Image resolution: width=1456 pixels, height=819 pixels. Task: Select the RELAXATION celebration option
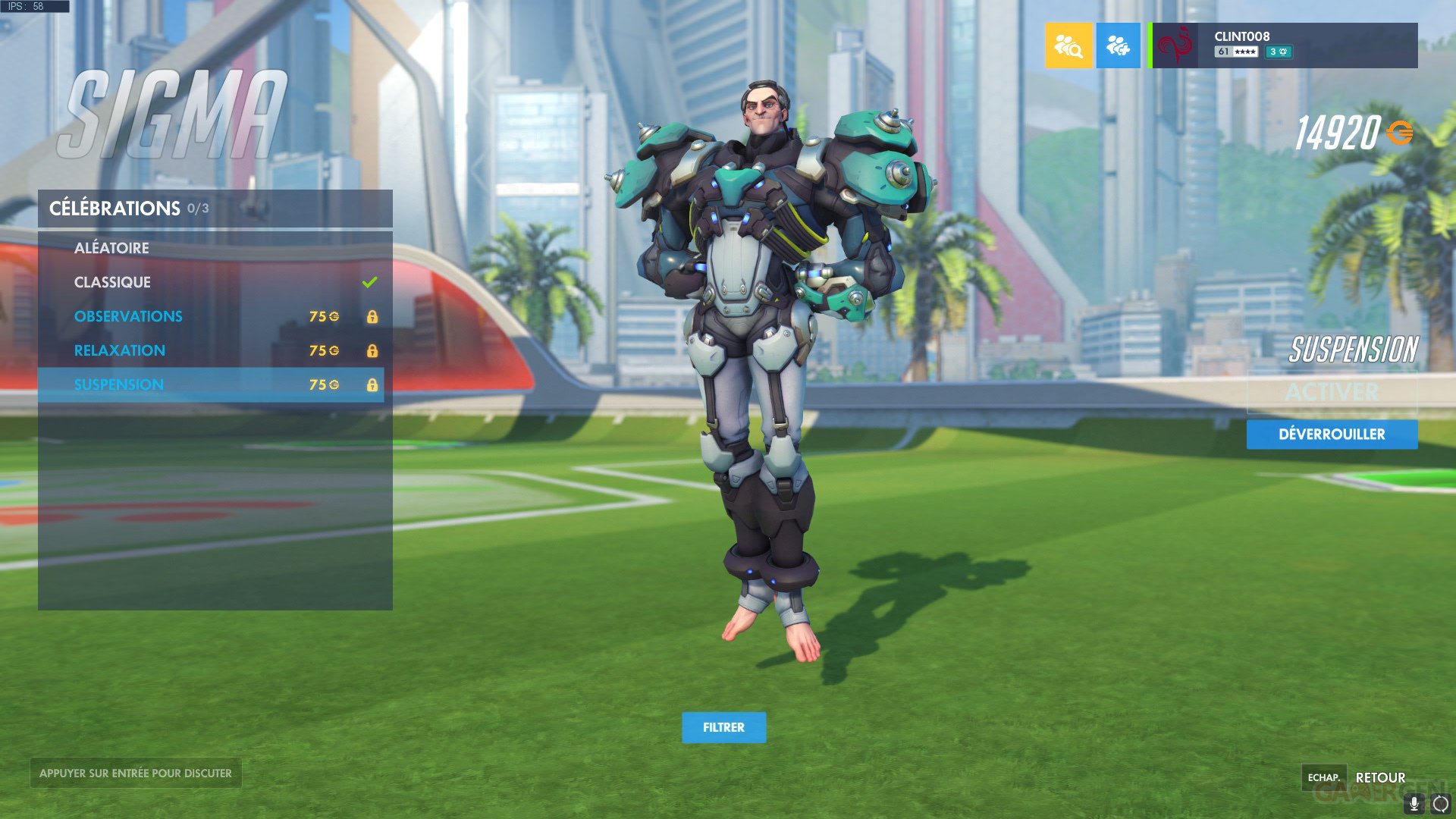coord(120,350)
